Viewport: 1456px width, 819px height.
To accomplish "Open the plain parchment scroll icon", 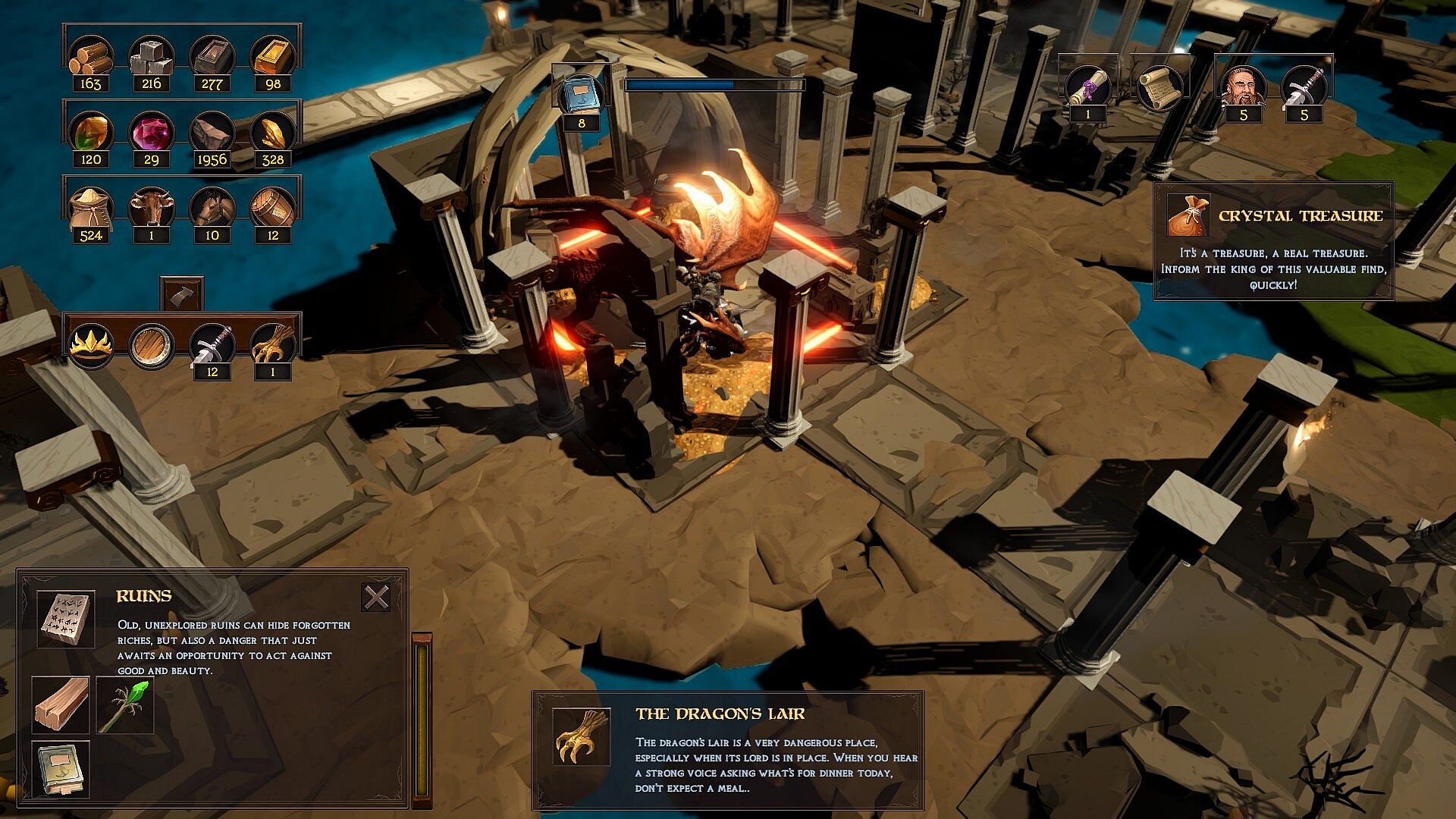I will (1159, 87).
